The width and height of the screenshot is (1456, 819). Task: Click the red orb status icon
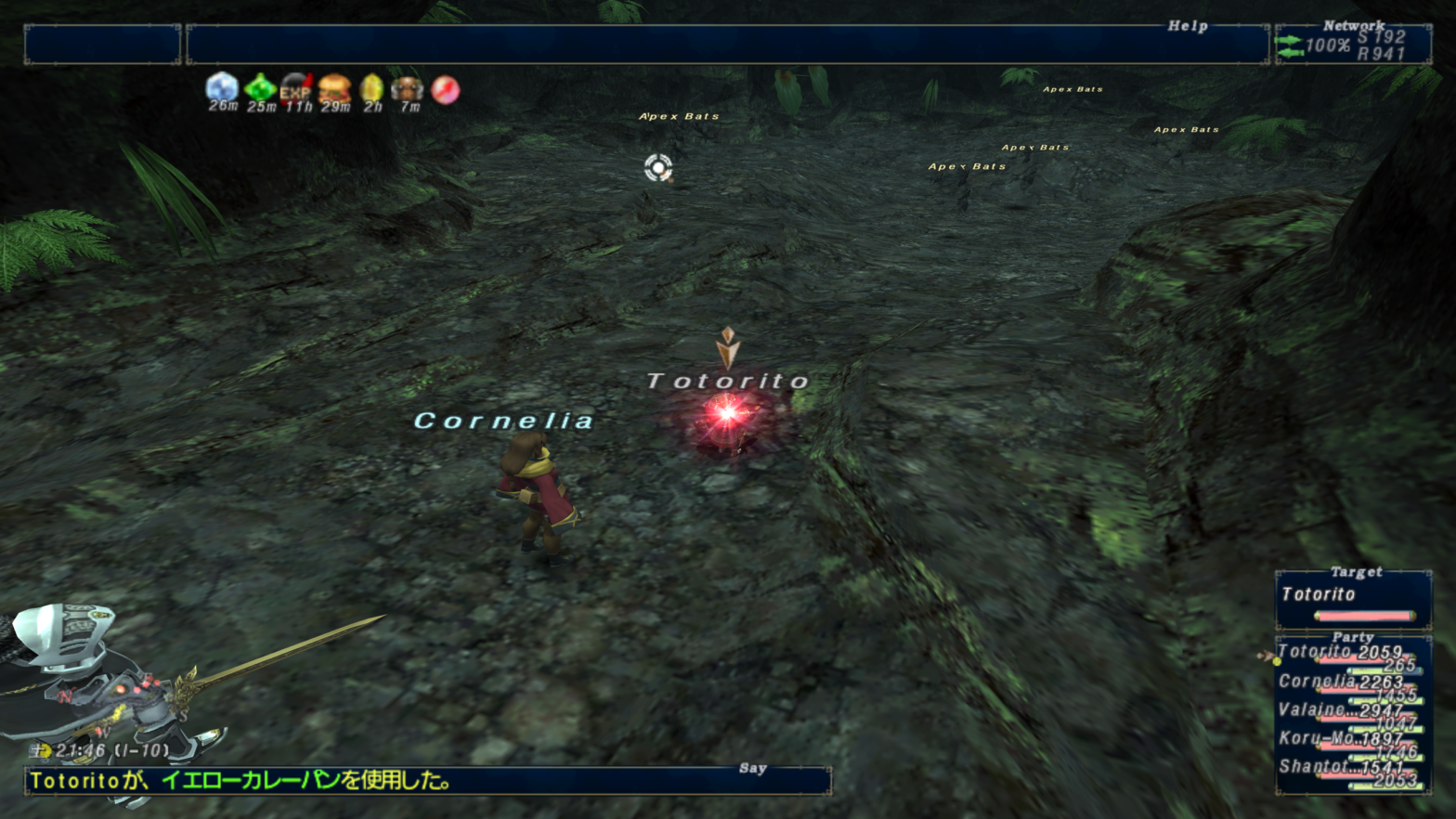pos(446,89)
